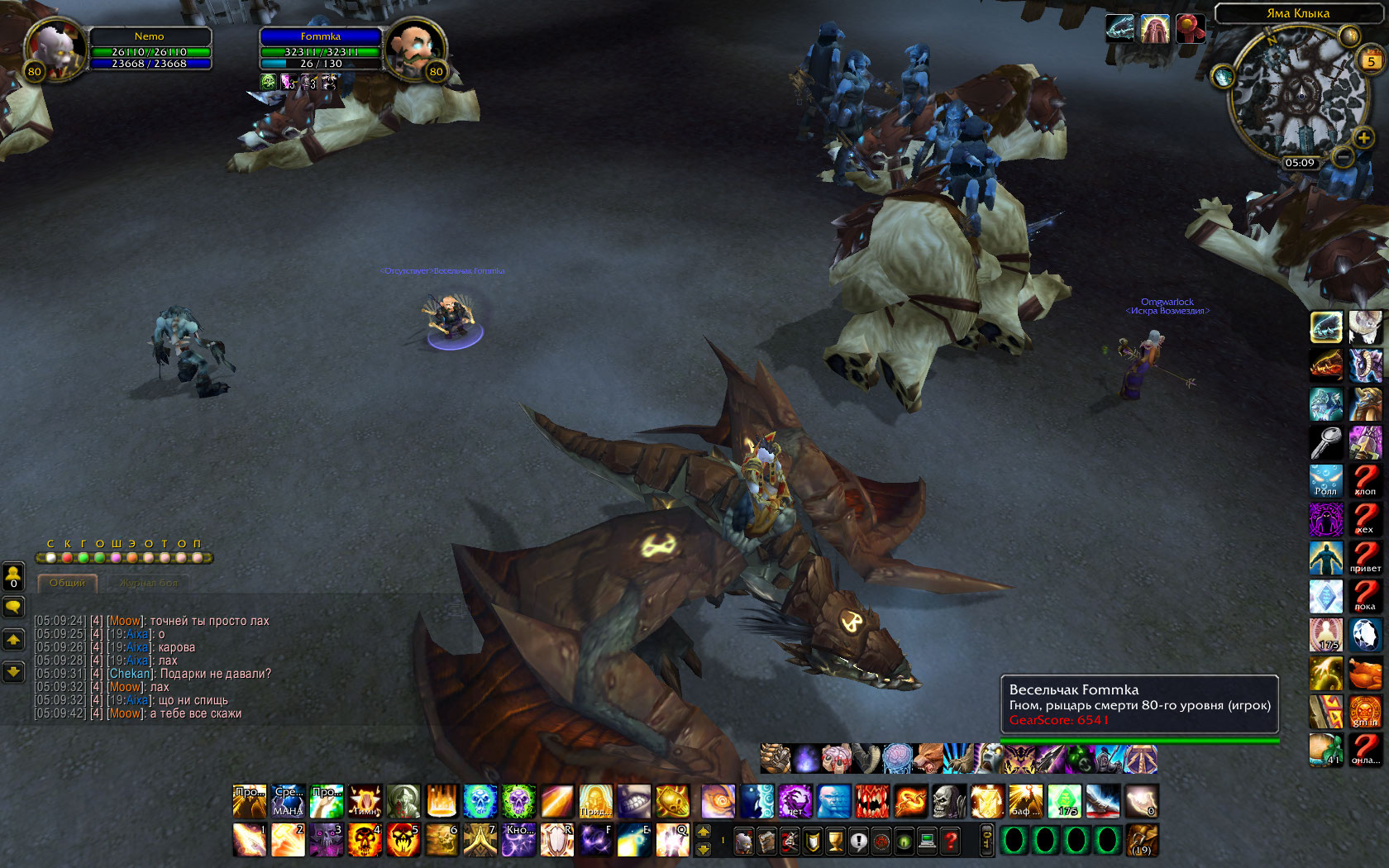Click the Fommka target portrait
Image resolution: width=1389 pixels, height=868 pixels.
pyautogui.click(x=415, y=48)
